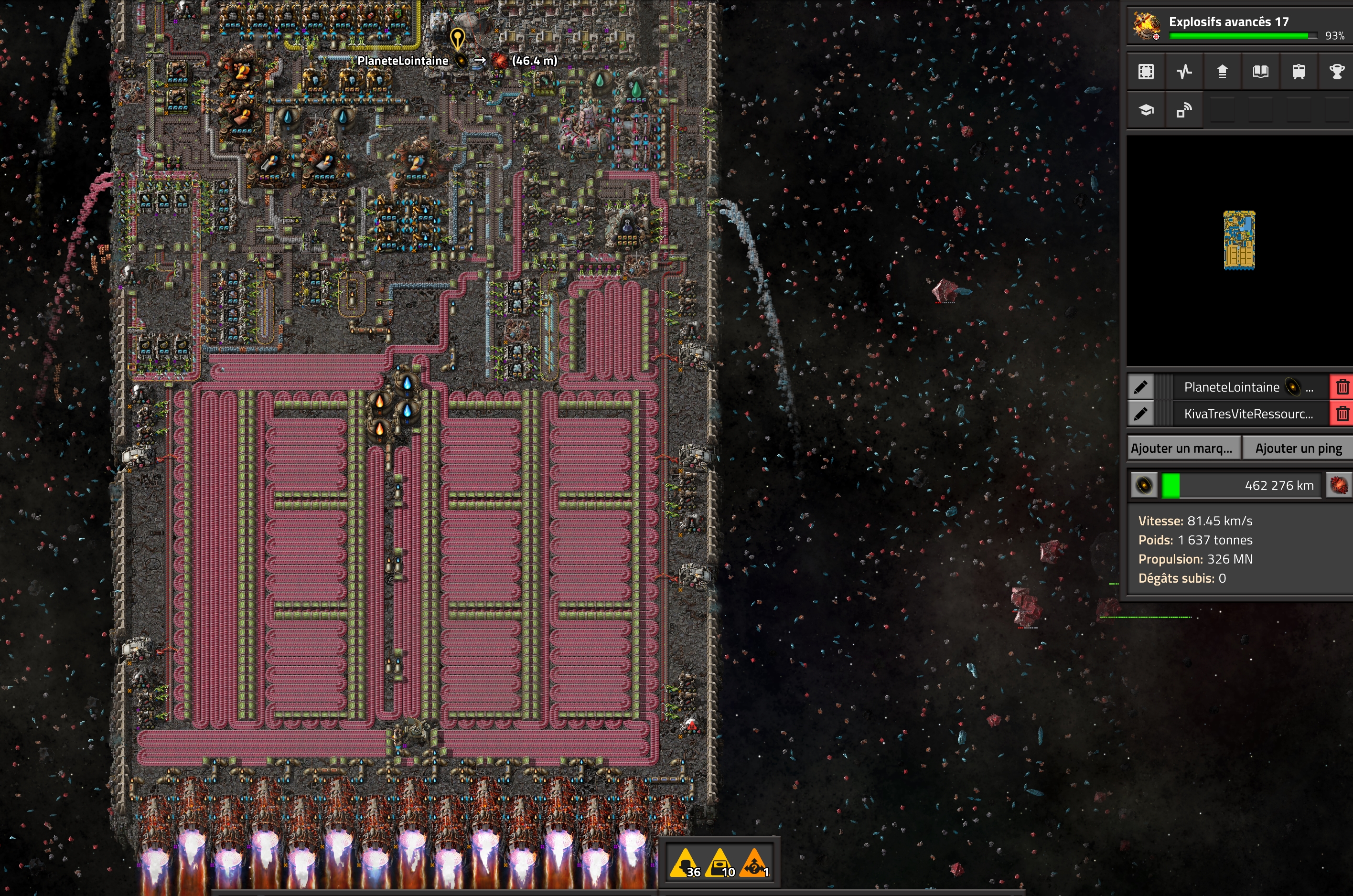
Task: Open the trains overview button
Action: click(1299, 72)
